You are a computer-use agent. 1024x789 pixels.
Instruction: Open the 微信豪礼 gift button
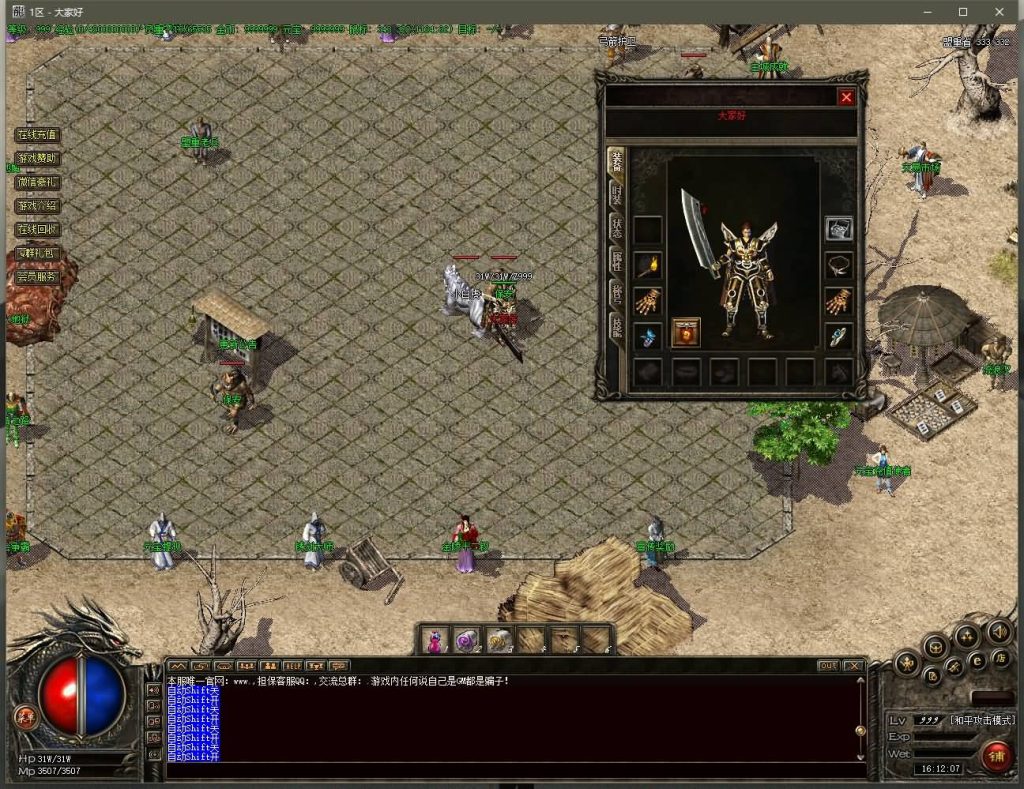[x=37, y=182]
